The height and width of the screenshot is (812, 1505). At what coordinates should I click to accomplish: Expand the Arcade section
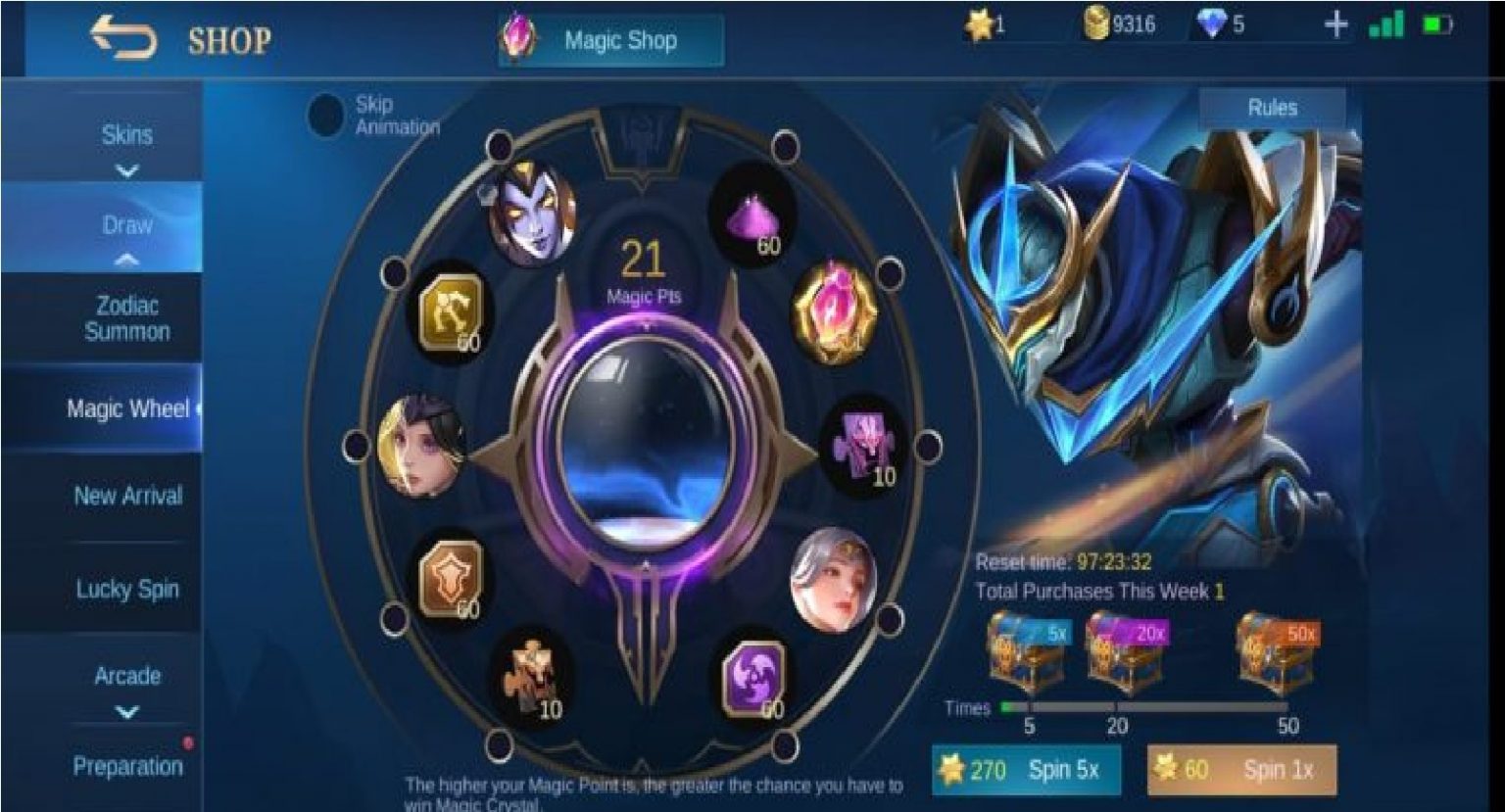pos(125,676)
